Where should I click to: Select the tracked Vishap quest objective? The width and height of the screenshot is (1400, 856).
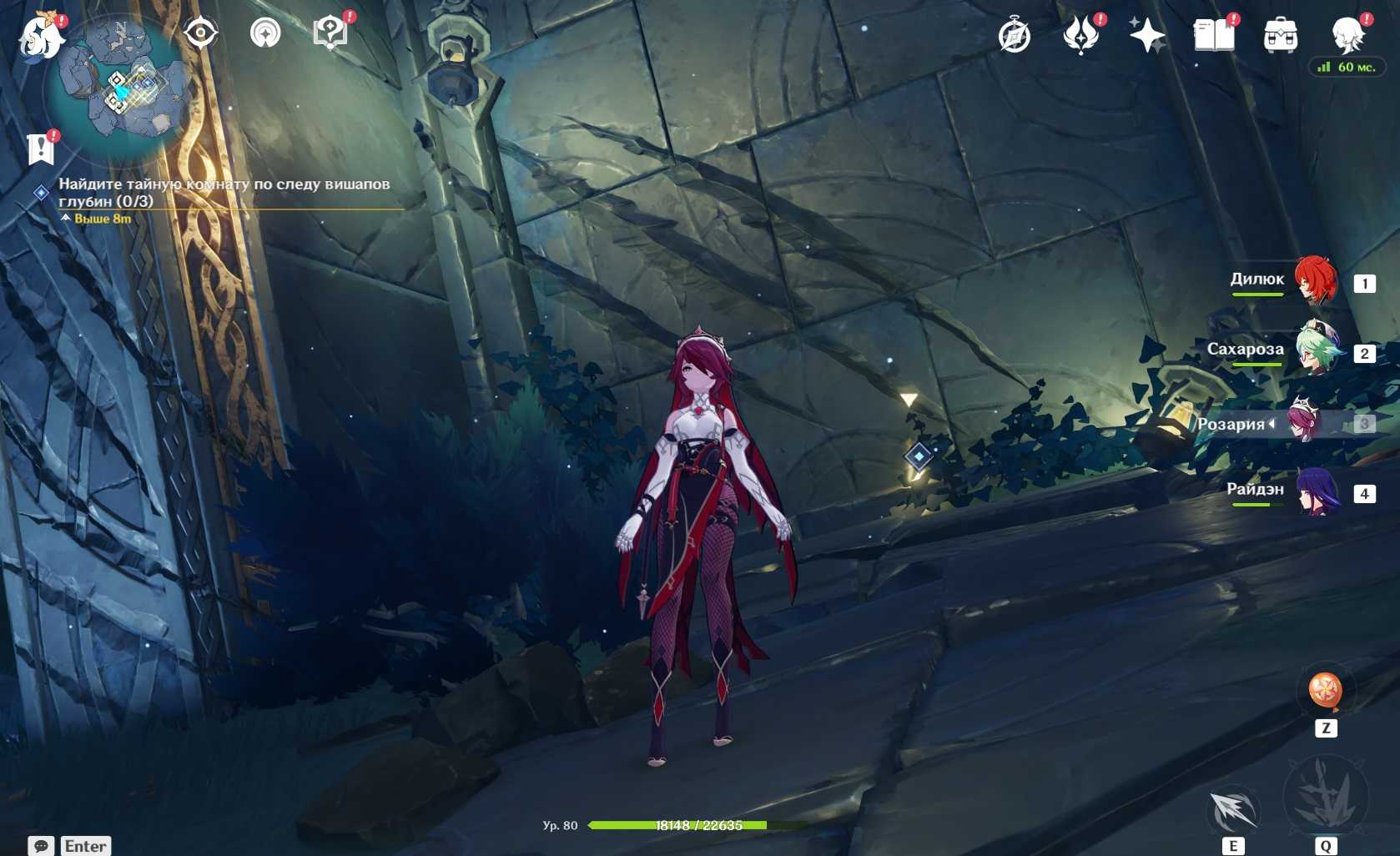[x=224, y=192]
